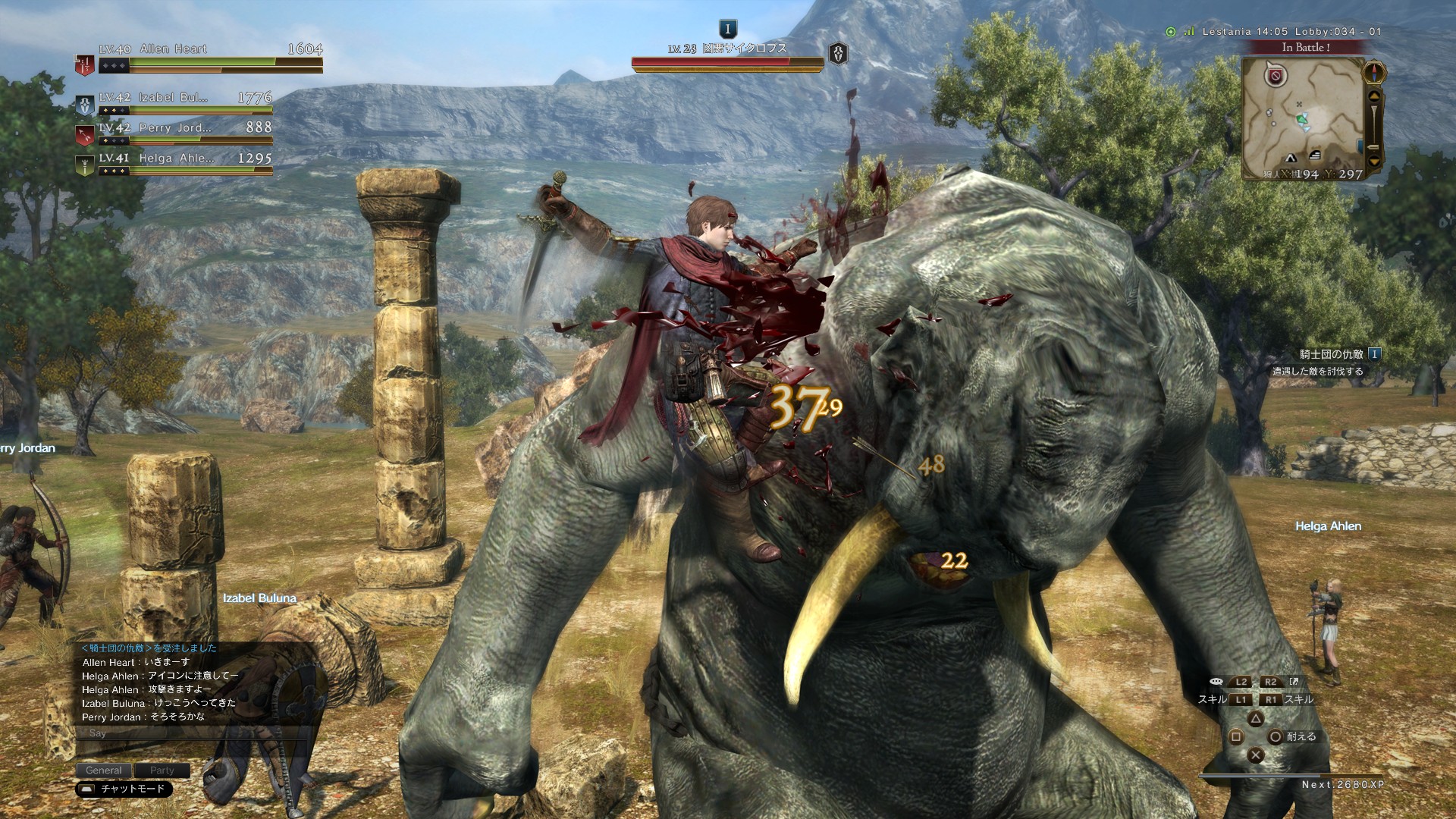Click the red shield quest marker on minimap
The width and height of the screenshot is (1456, 819).
[x=1276, y=75]
